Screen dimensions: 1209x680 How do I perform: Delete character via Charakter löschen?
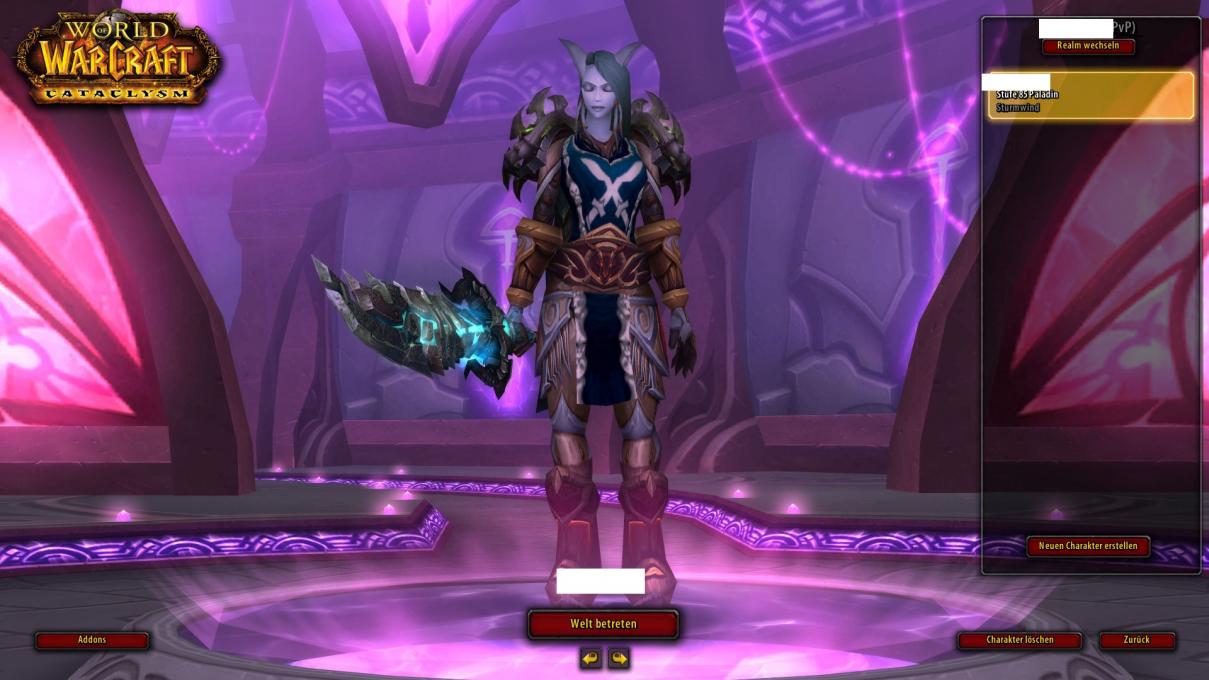(x=1019, y=640)
